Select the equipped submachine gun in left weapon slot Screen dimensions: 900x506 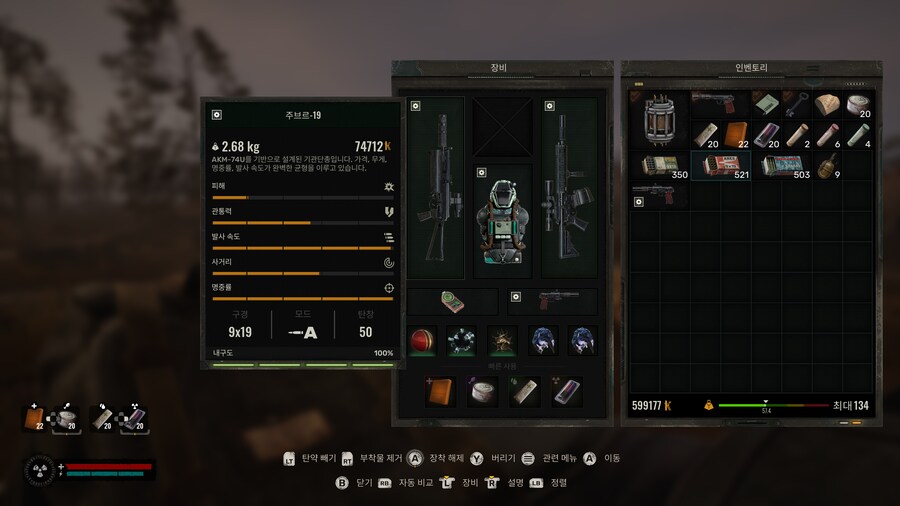[x=436, y=187]
